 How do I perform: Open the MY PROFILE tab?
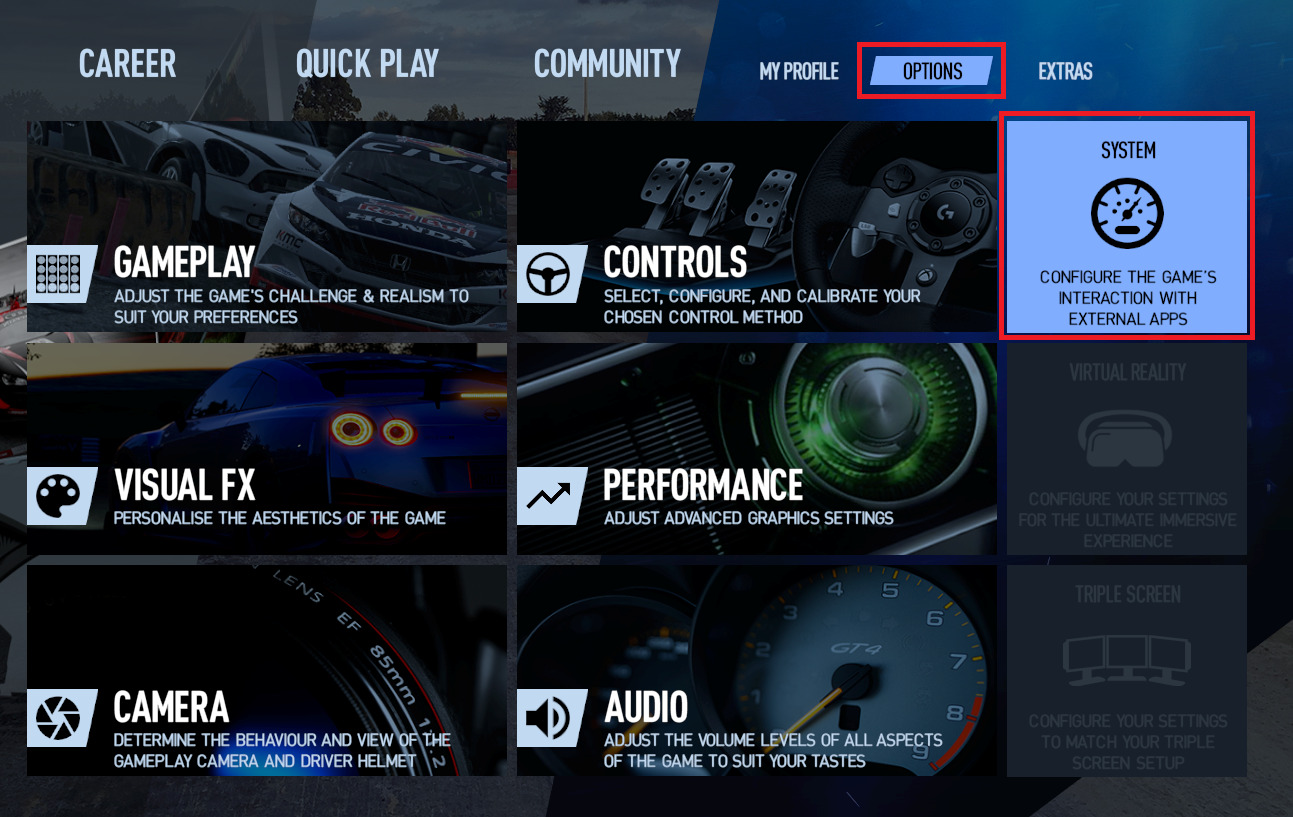[797, 71]
